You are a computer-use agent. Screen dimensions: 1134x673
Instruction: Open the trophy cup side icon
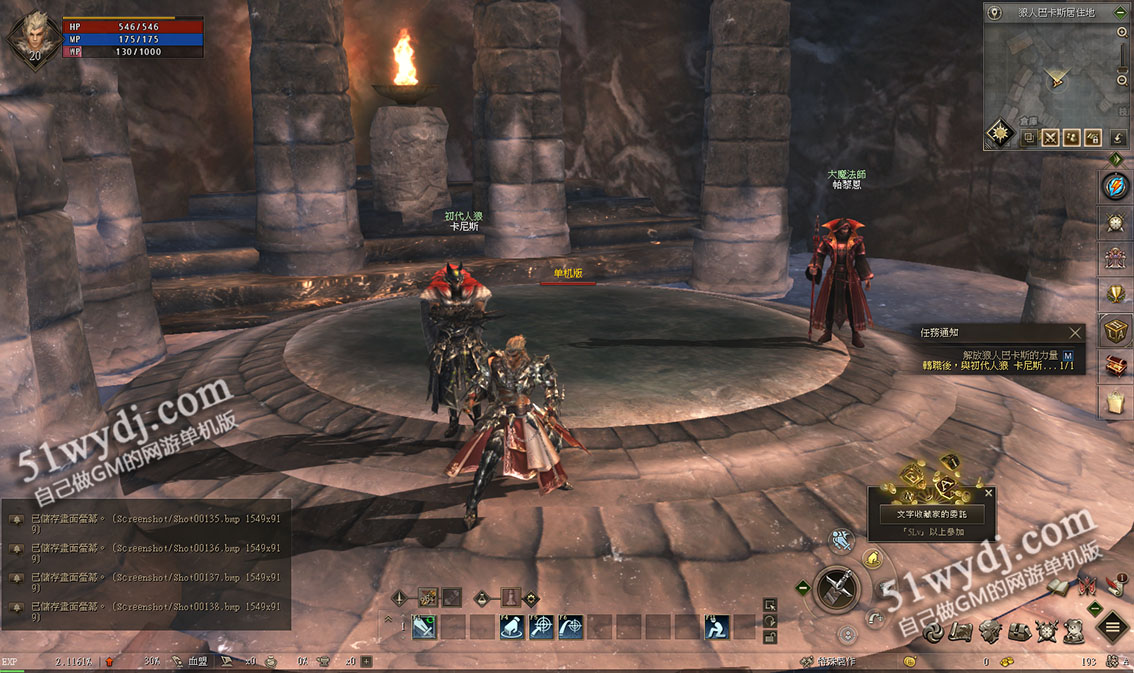click(1116, 294)
